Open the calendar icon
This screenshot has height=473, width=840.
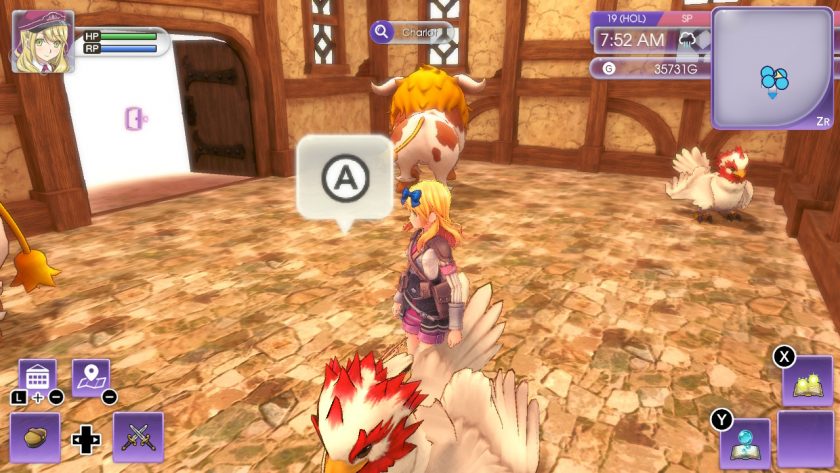[37, 376]
